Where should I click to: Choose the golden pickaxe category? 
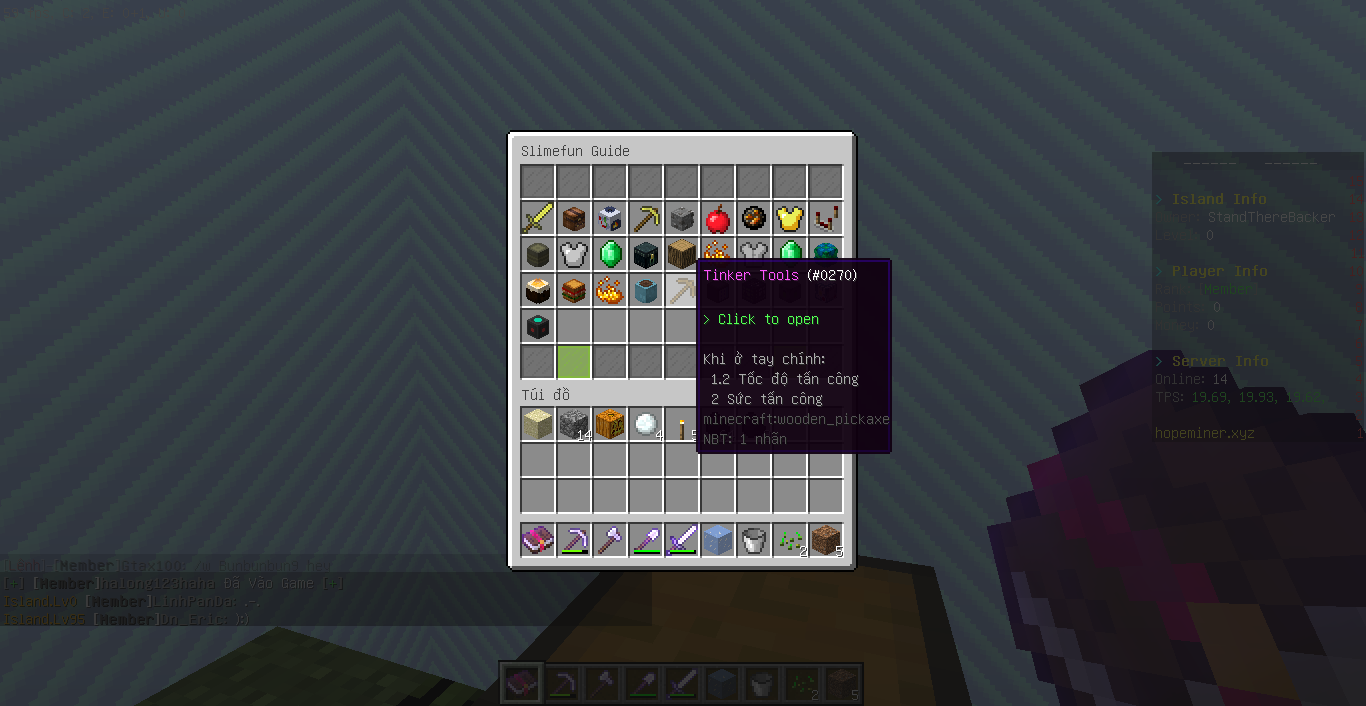tap(646, 219)
